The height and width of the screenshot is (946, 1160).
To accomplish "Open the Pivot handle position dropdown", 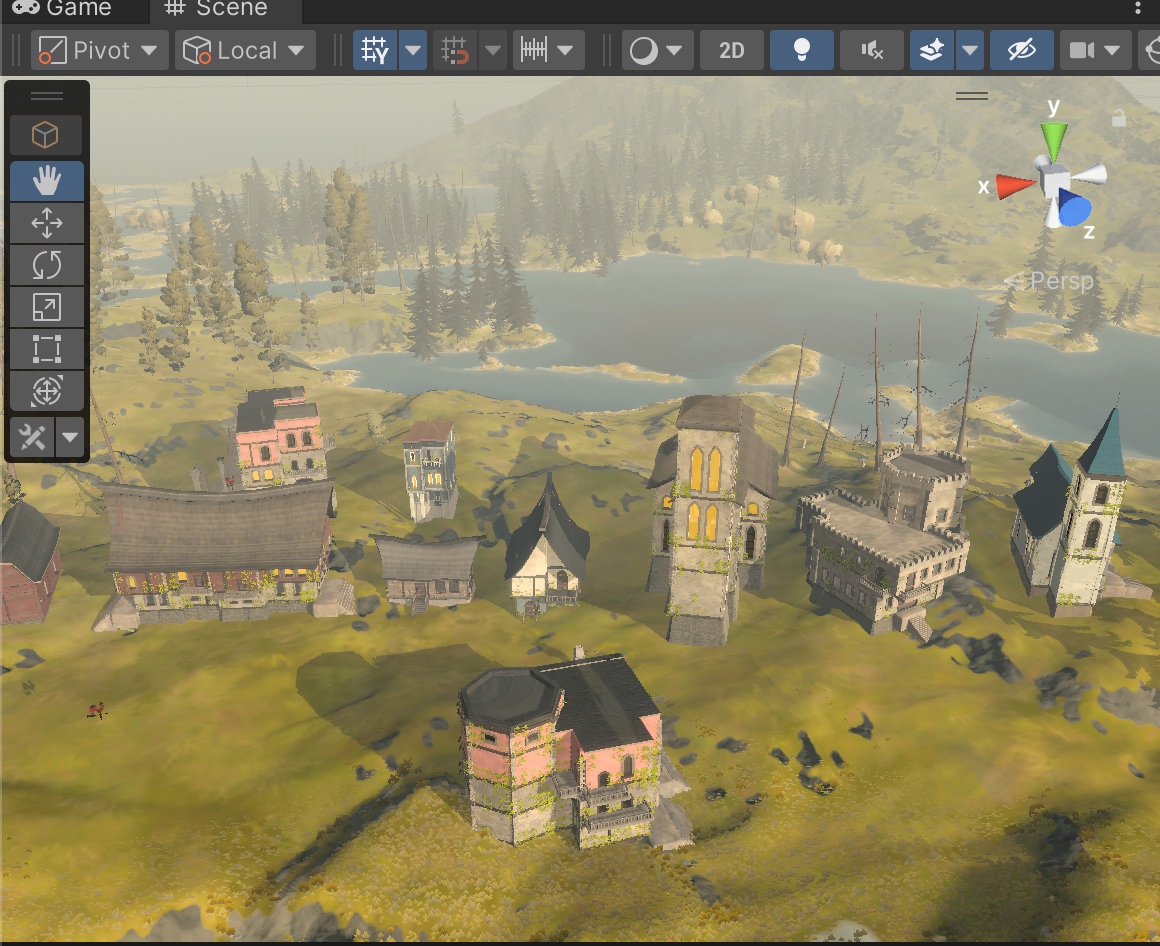I will click(98, 50).
